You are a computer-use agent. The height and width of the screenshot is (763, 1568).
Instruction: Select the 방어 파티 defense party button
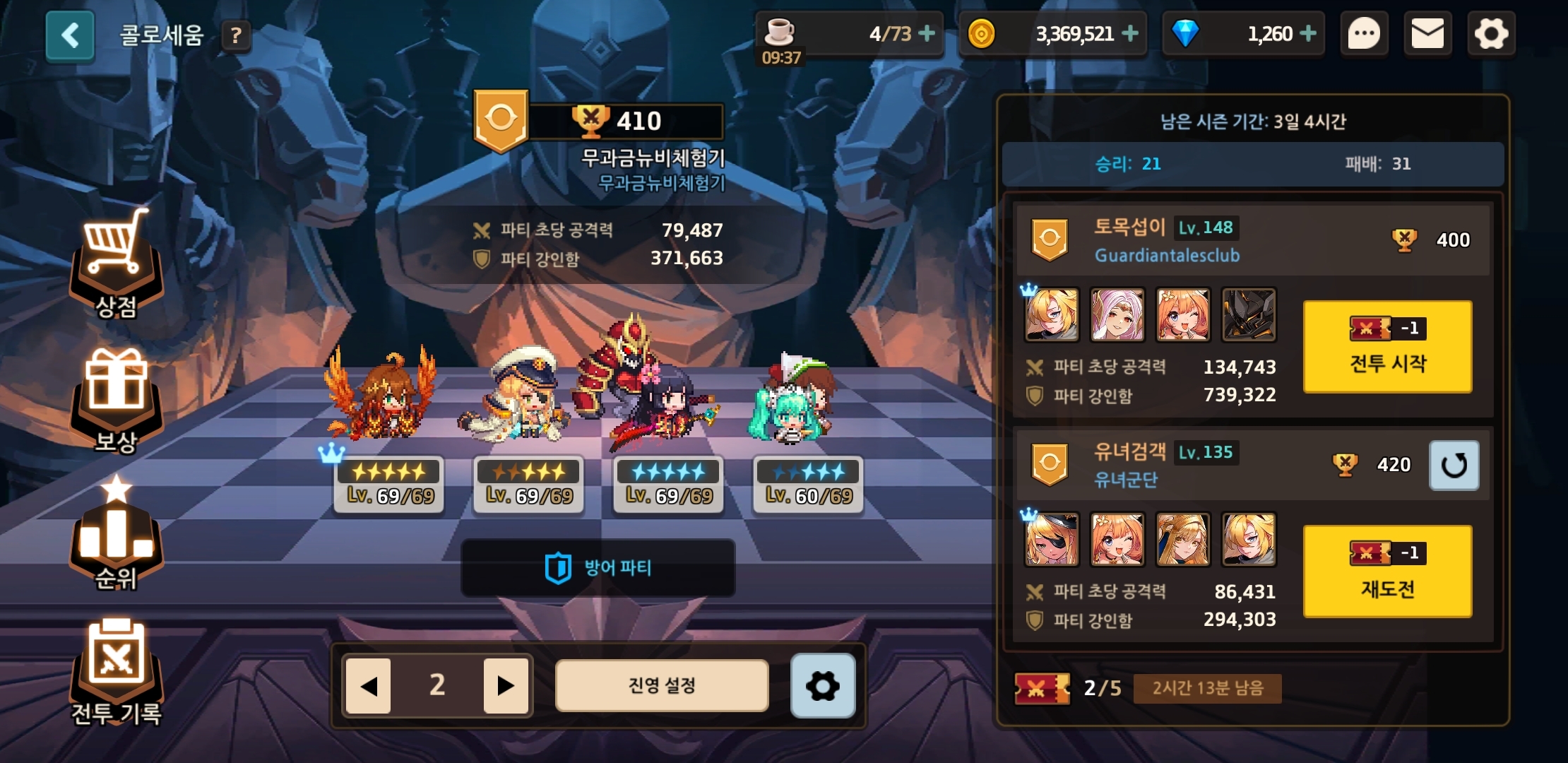(x=598, y=568)
